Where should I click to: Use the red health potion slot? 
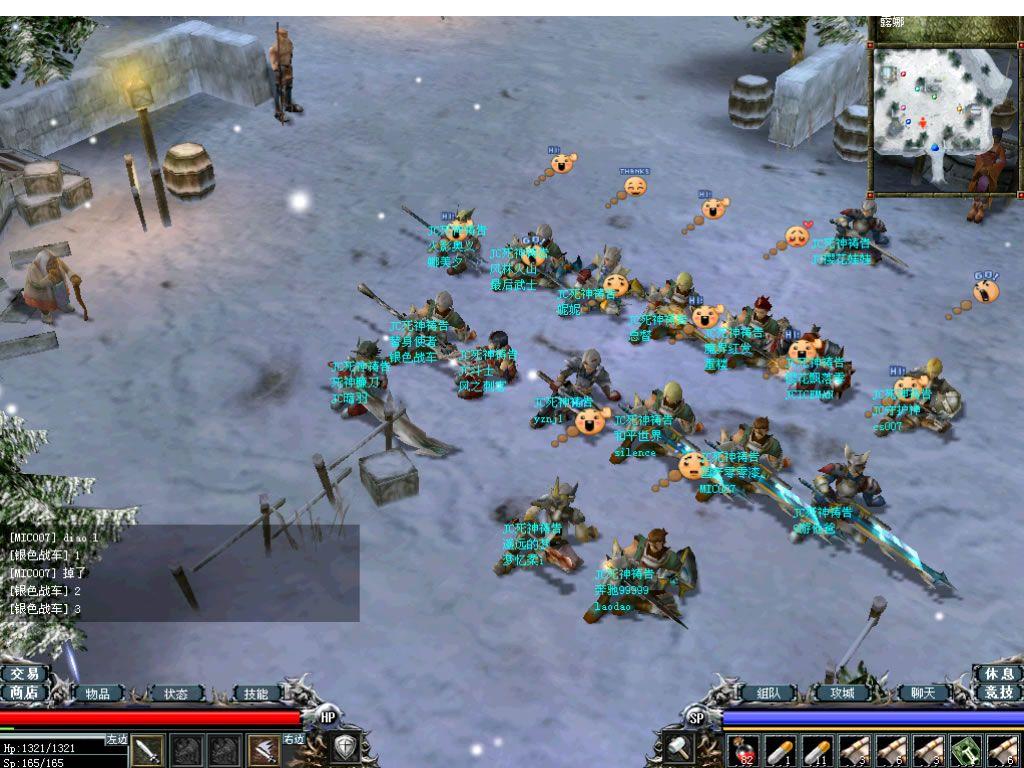(x=743, y=750)
